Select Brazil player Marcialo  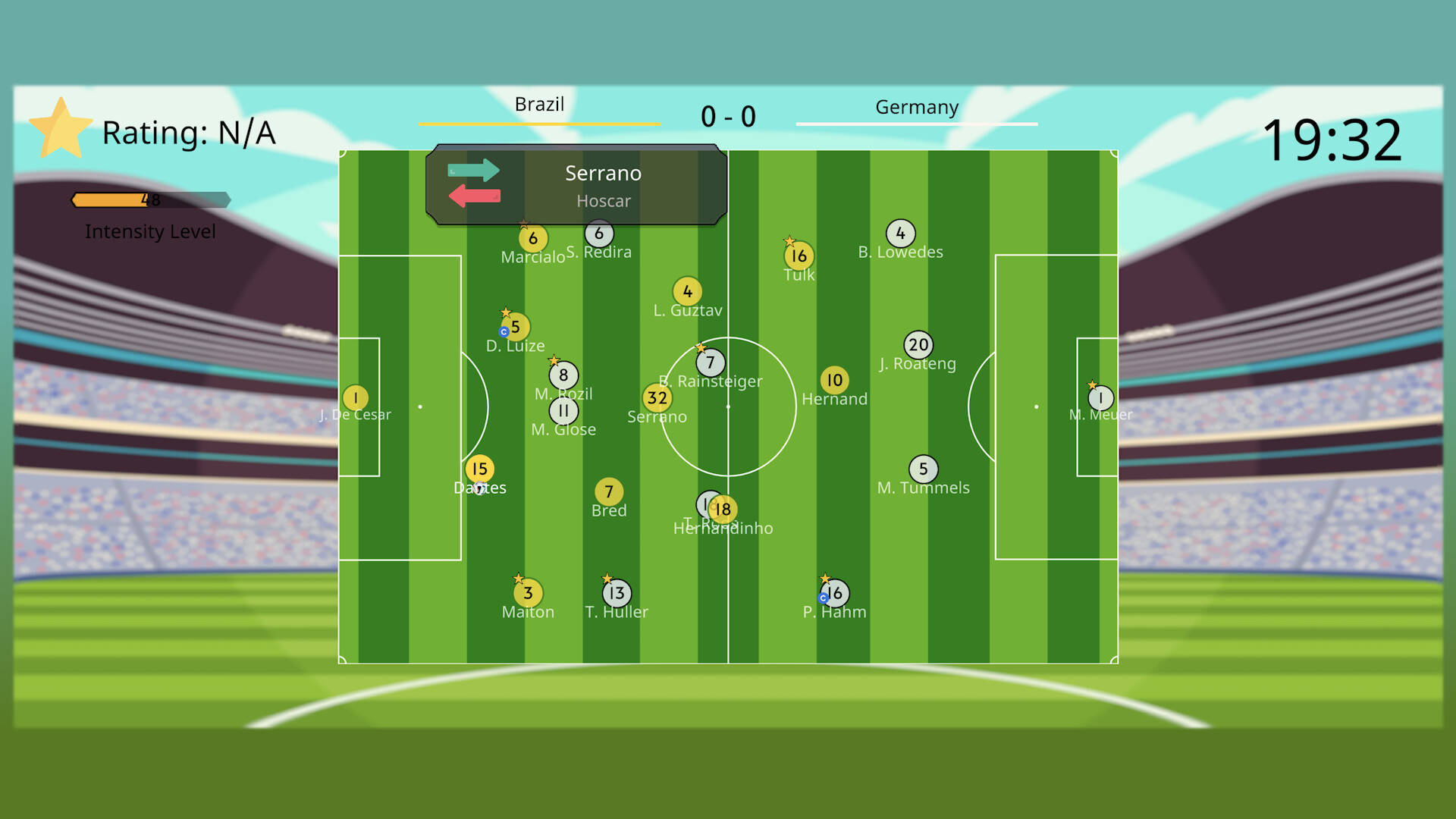[532, 237]
